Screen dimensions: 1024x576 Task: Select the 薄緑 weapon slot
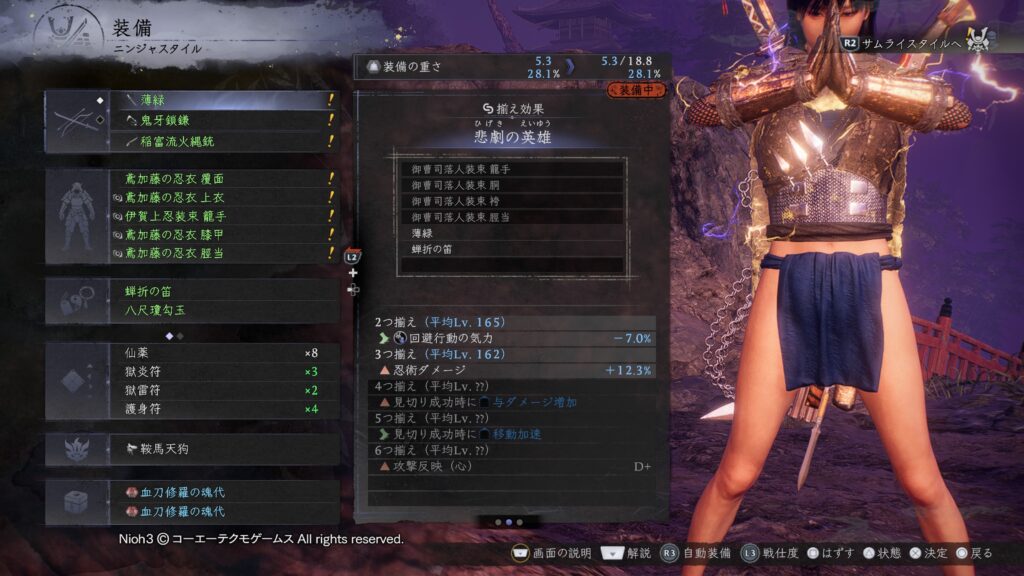[x=220, y=101]
